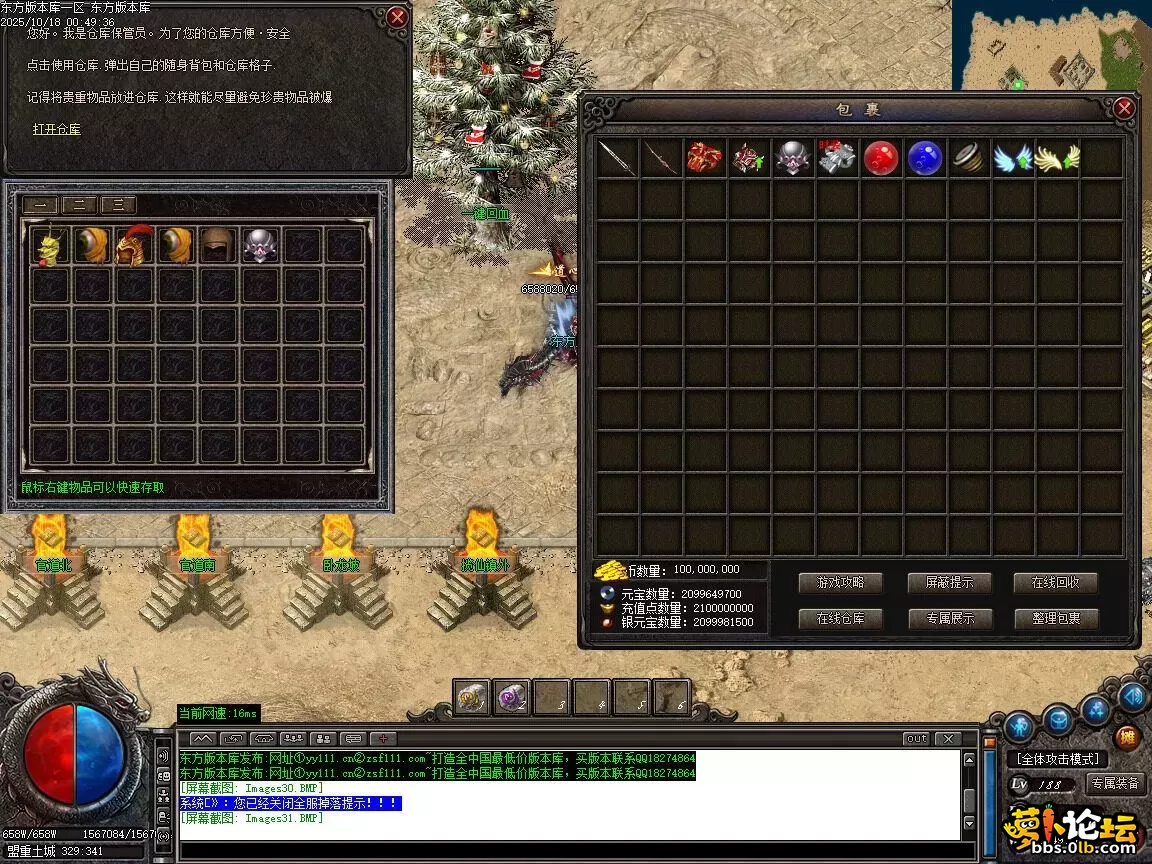Close the warehouse keeper dialogue window
Image resolution: width=1152 pixels, height=864 pixels.
(x=397, y=17)
